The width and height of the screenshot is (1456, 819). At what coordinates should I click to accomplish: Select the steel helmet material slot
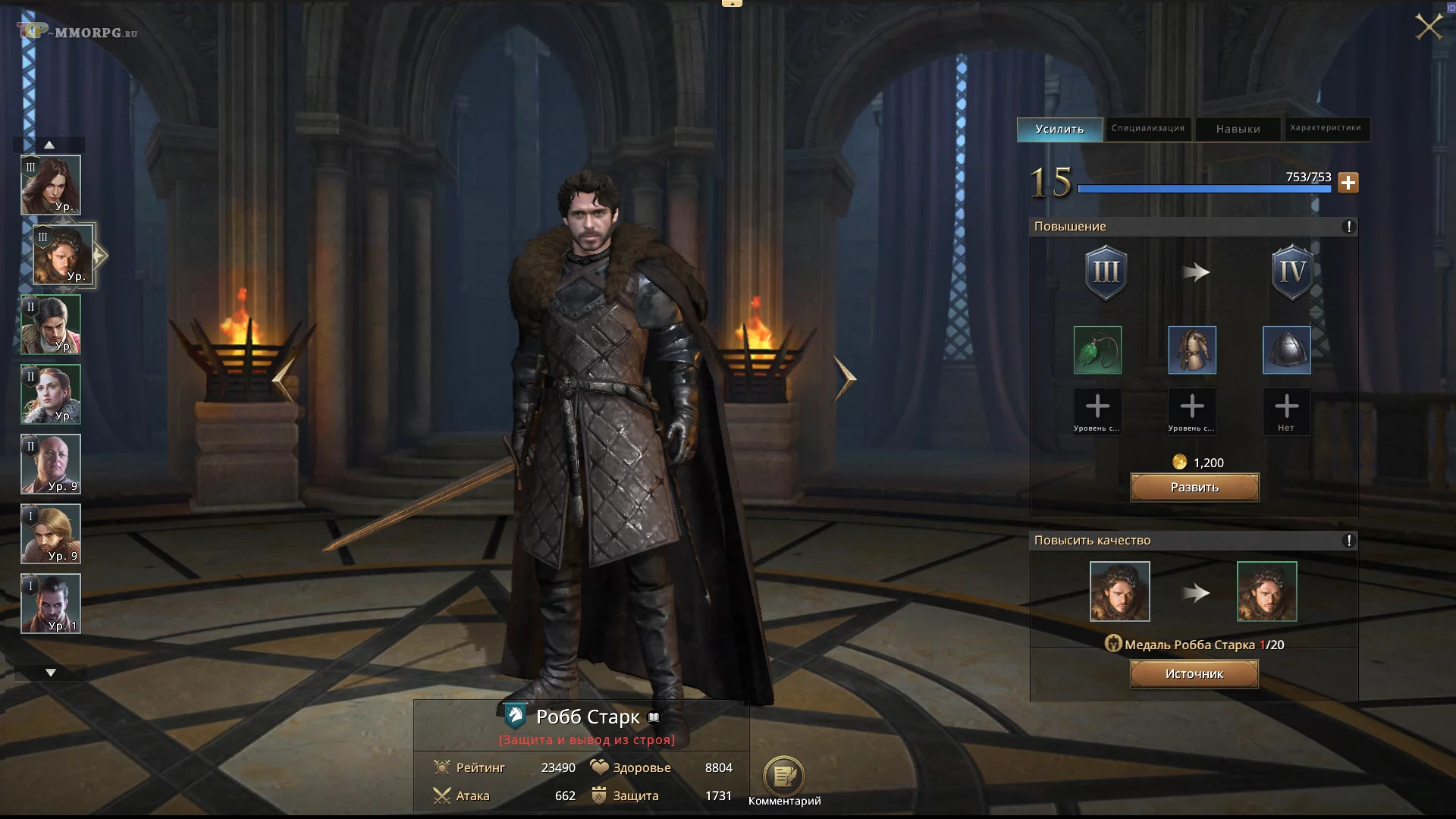(1286, 350)
